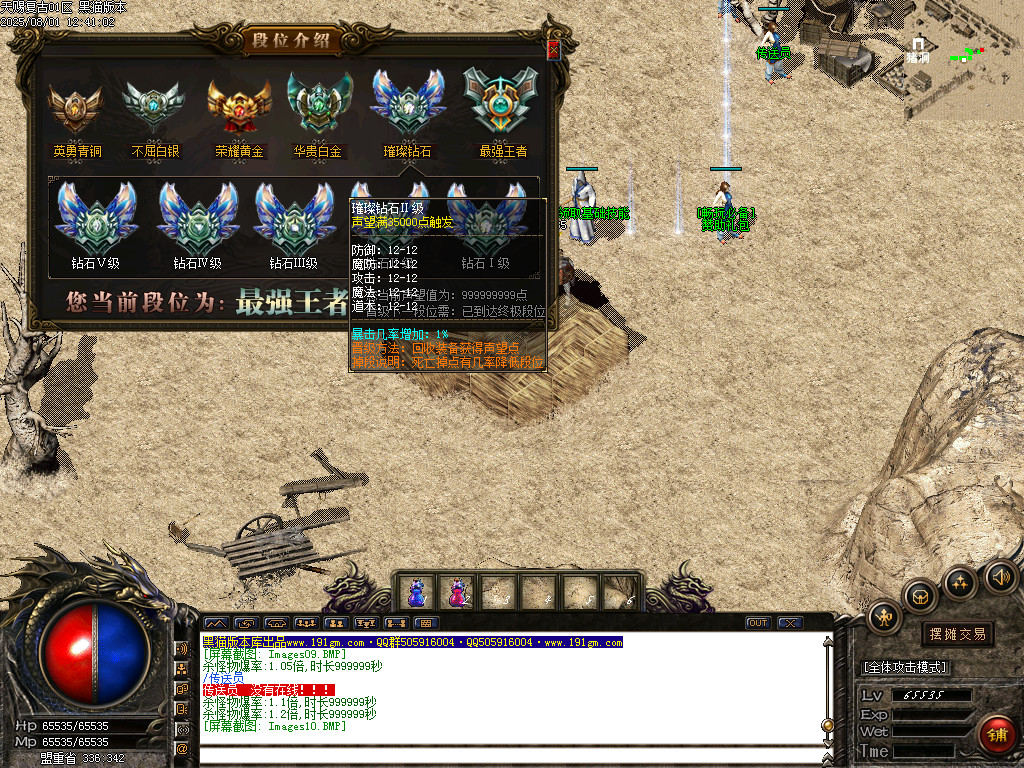Focus the chat text input line
The height and width of the screenshot is (768, 1024).
coord(510,756)
